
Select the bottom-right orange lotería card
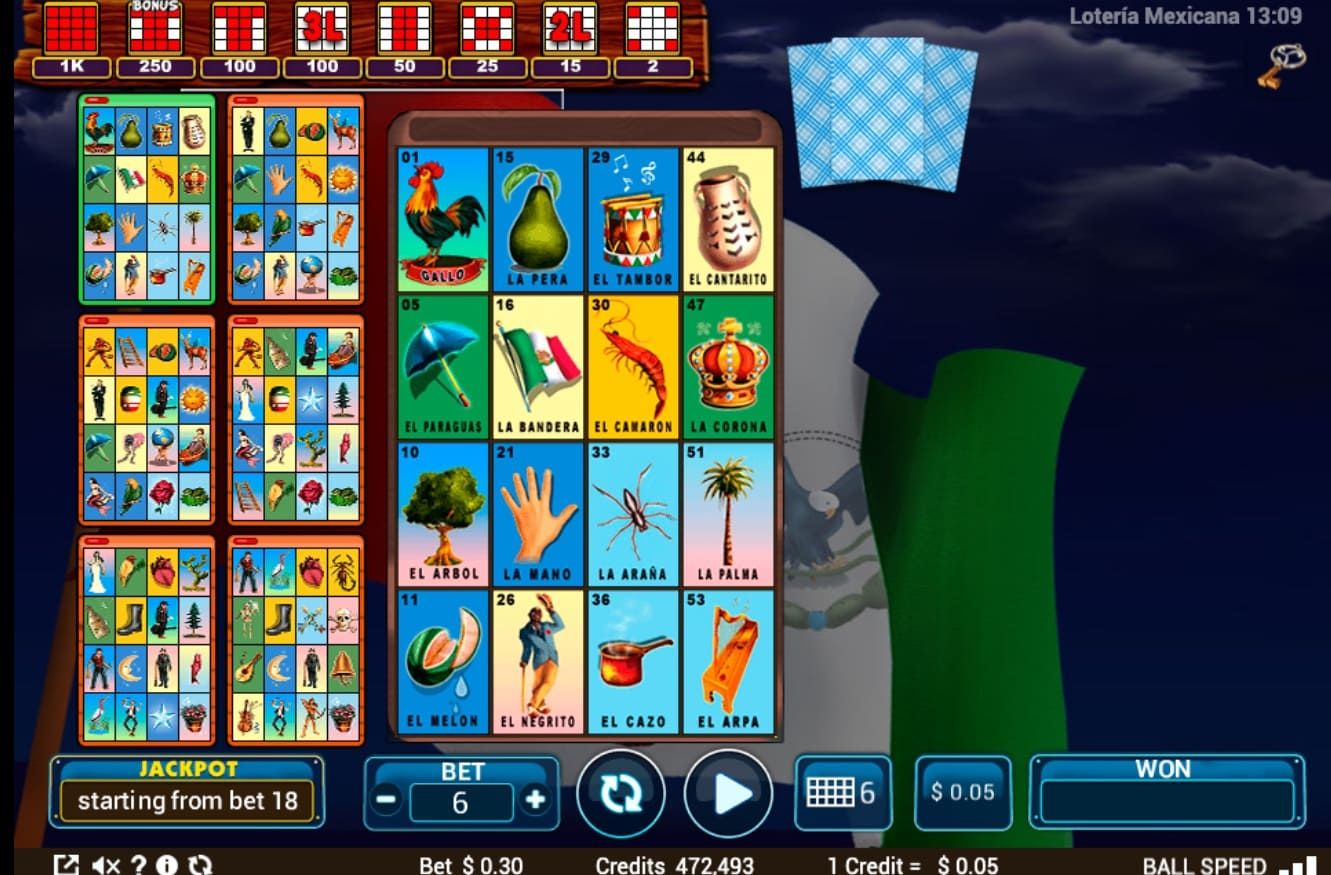click(x=295, y=640)
